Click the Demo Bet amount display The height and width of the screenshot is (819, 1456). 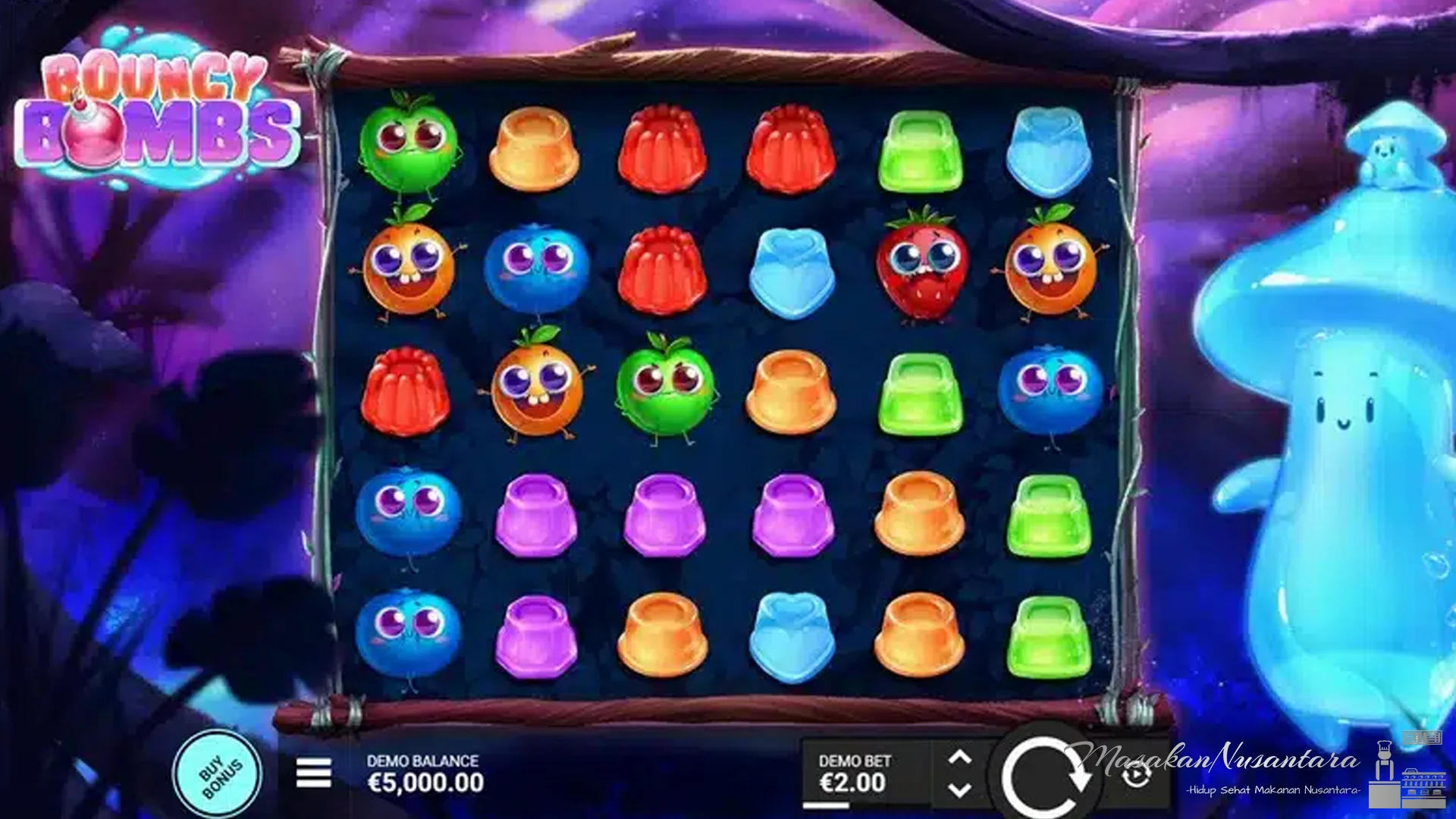(853, 783)
